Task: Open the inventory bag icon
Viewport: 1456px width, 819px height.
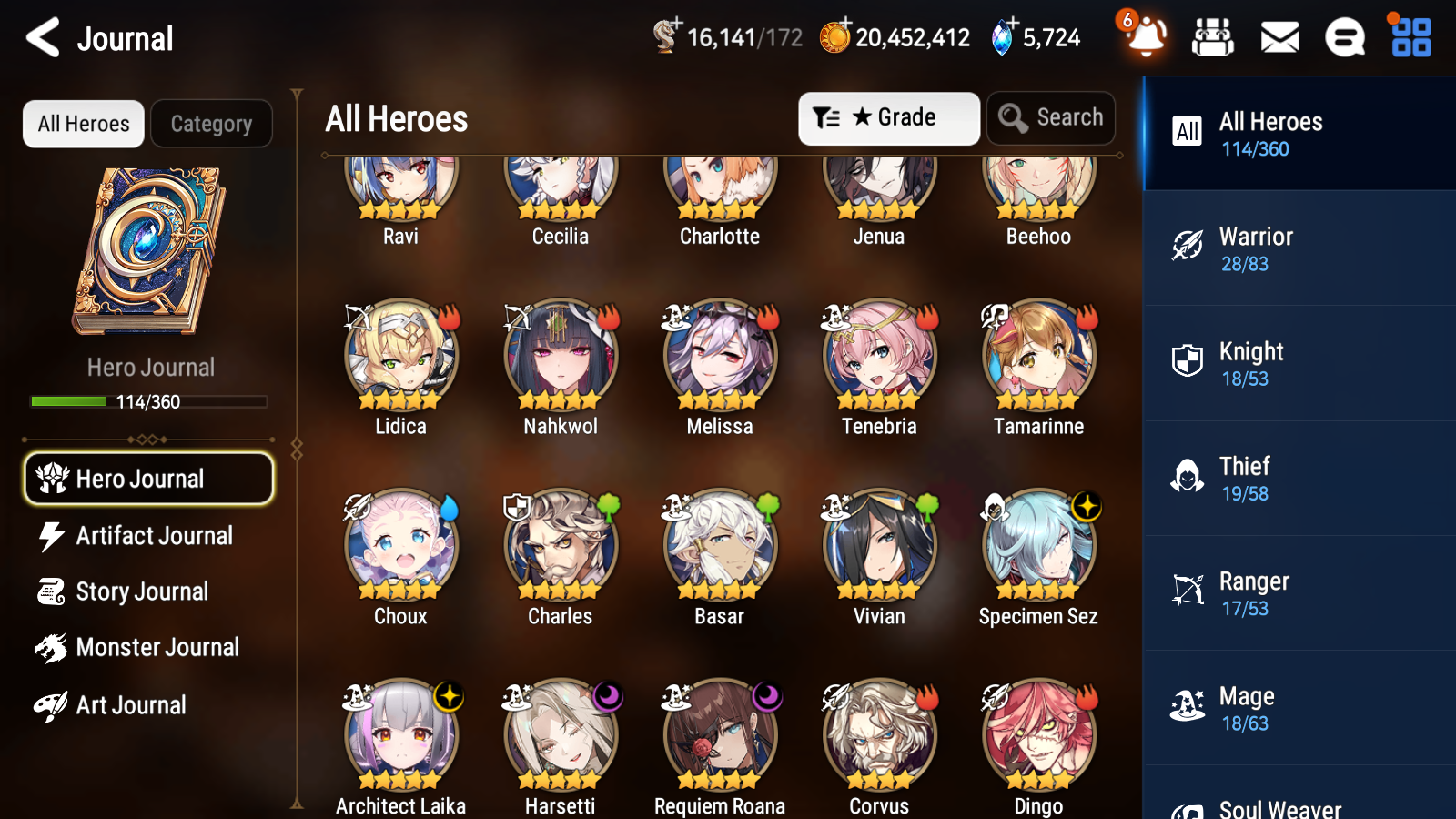Action: tap(1213, 37)
